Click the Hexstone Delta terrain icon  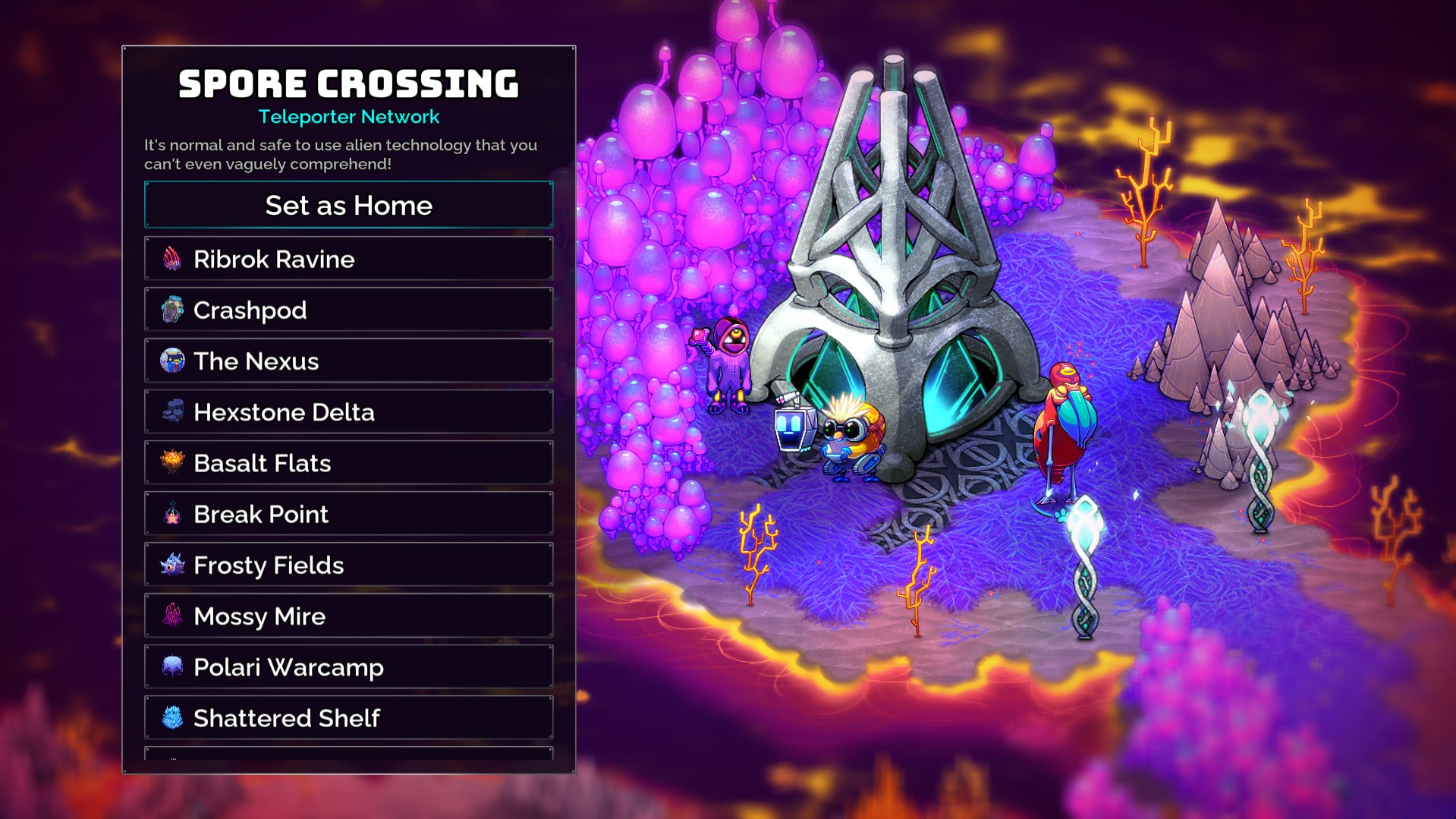pyautogui.click(x=173, y=411)
